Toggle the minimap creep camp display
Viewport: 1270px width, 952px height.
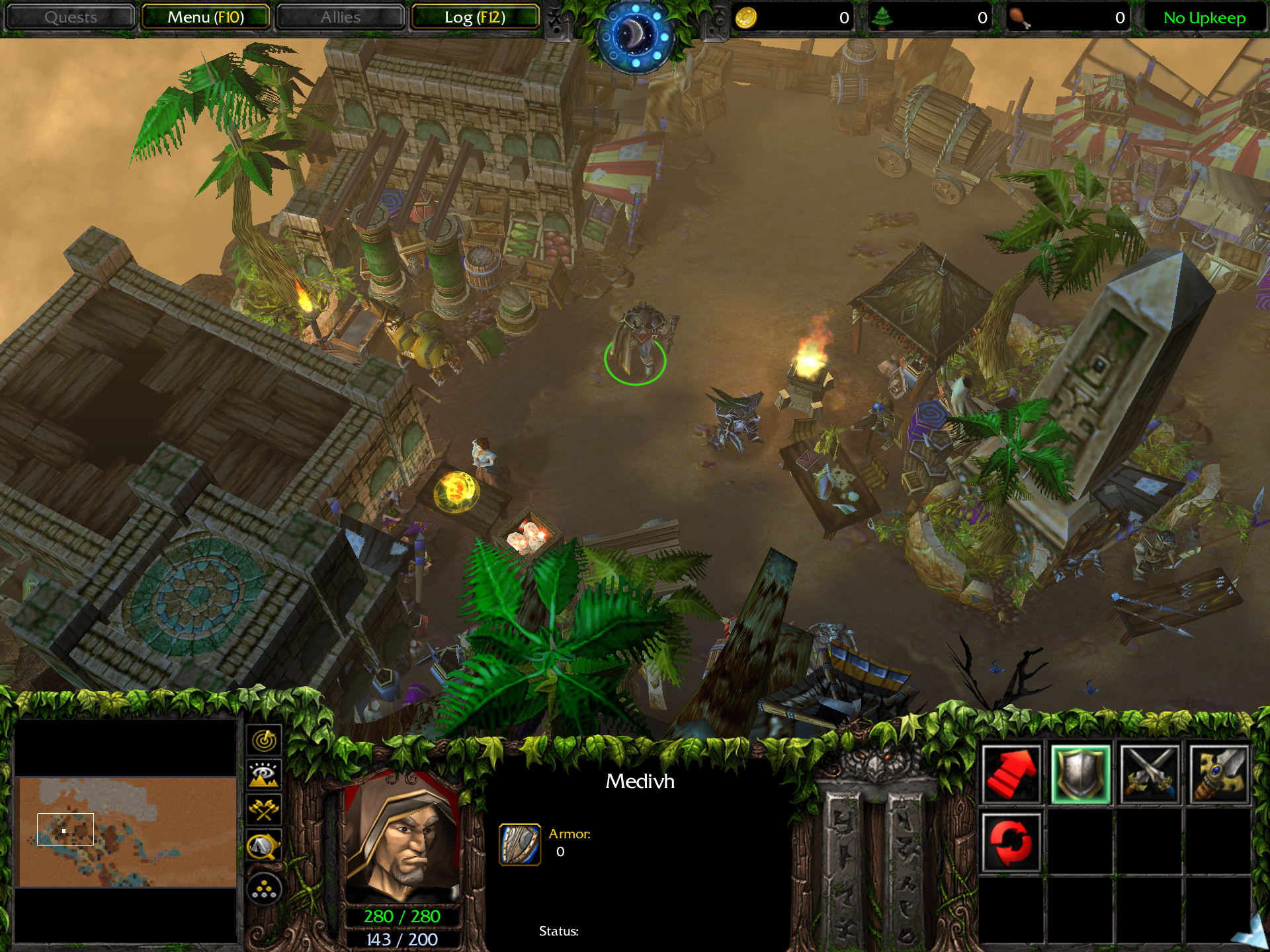coord(265,846)
